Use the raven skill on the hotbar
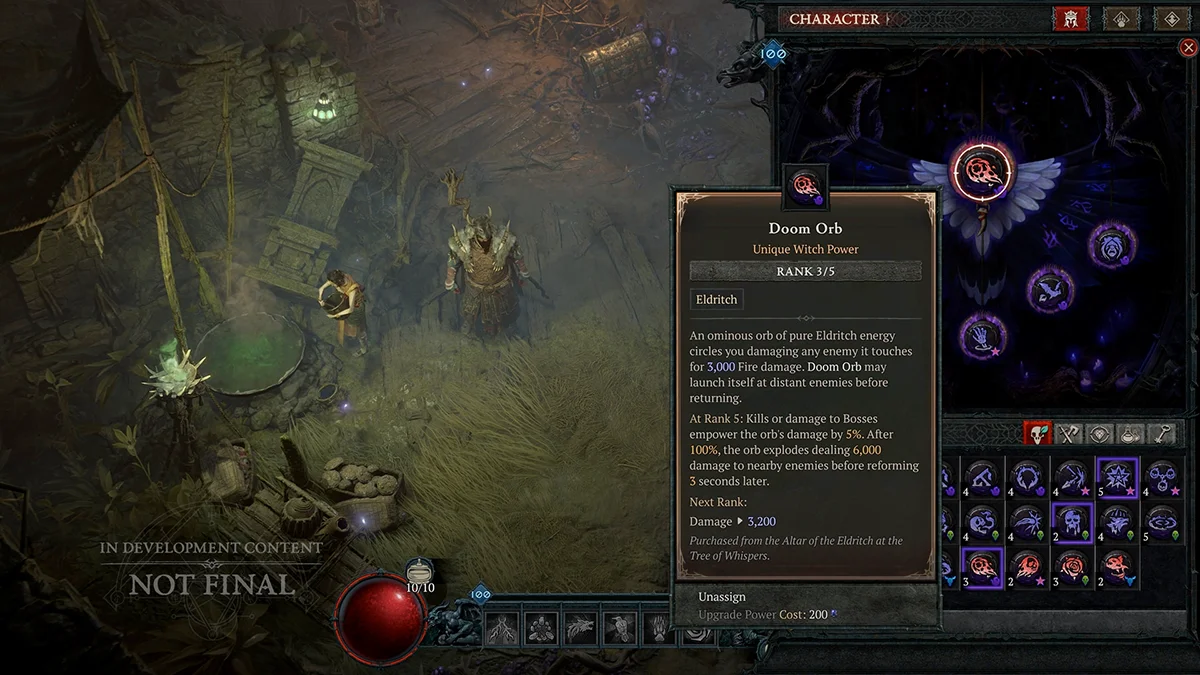 (x=619, y=628)
